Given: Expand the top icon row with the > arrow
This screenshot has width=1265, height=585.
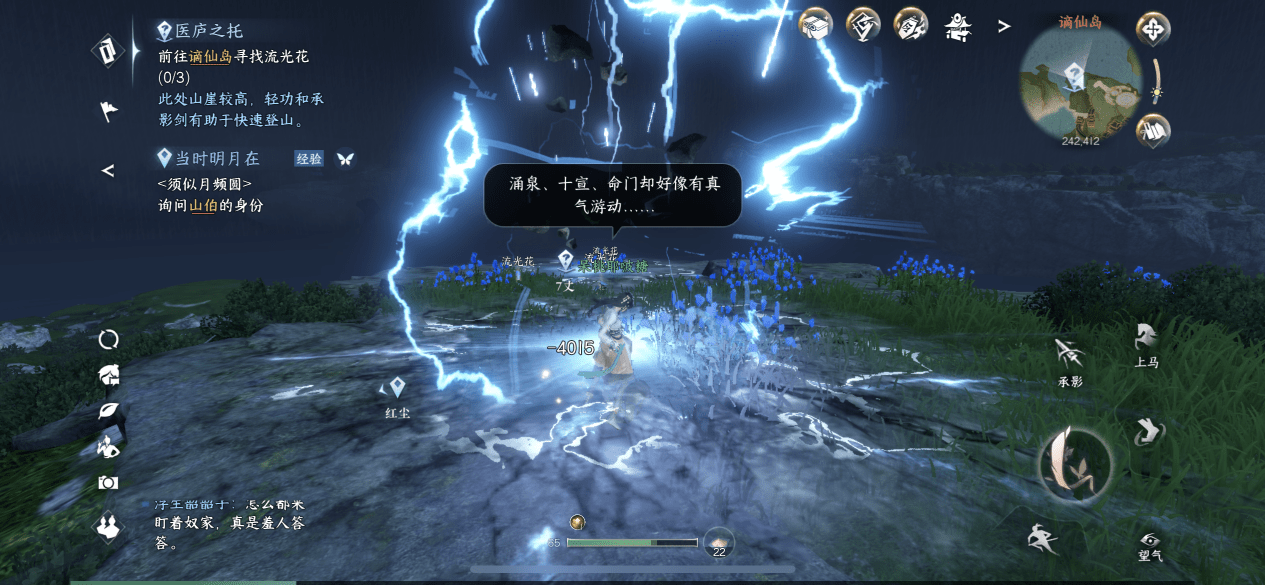Looking at the screenshot, I should click(1004, 27).
